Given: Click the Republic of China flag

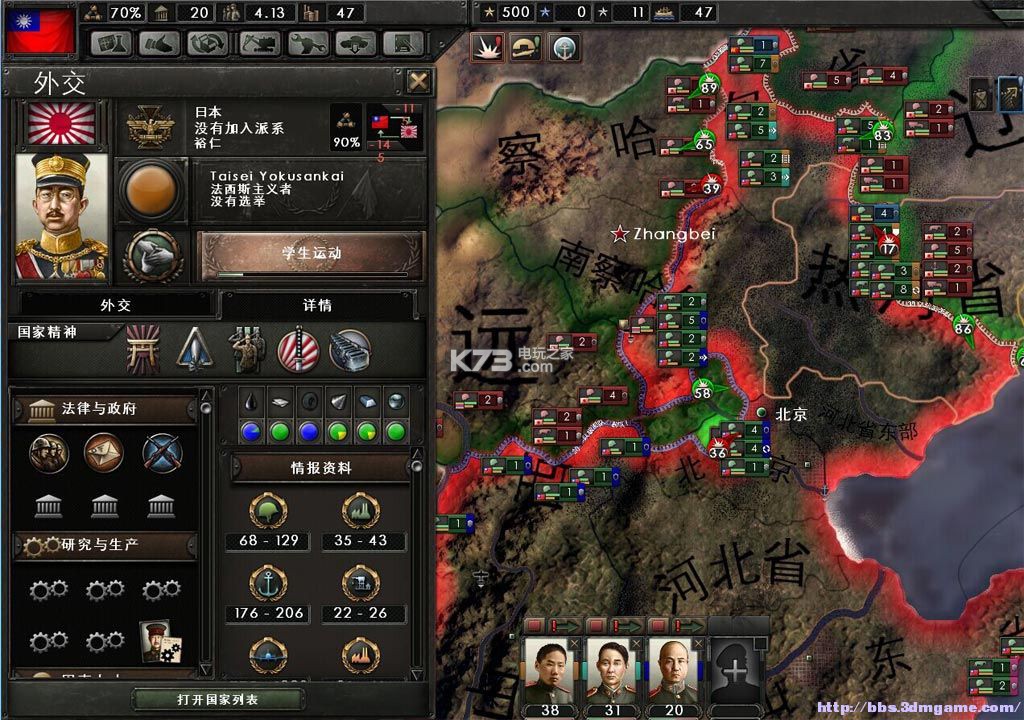Looking at the screenshot, I should 41,28.
